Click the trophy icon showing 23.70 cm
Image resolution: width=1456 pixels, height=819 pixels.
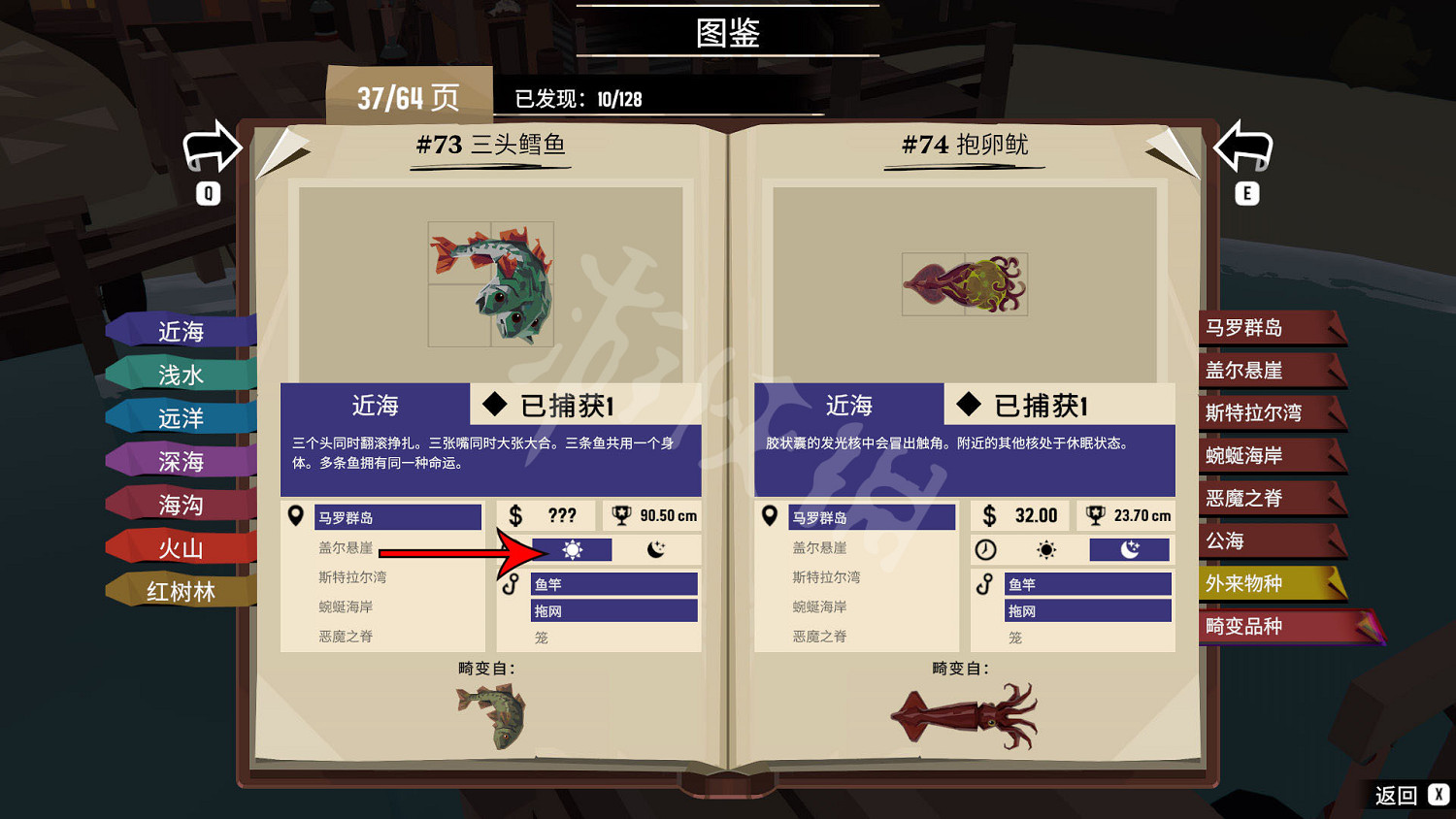[x=1093, y=515]
